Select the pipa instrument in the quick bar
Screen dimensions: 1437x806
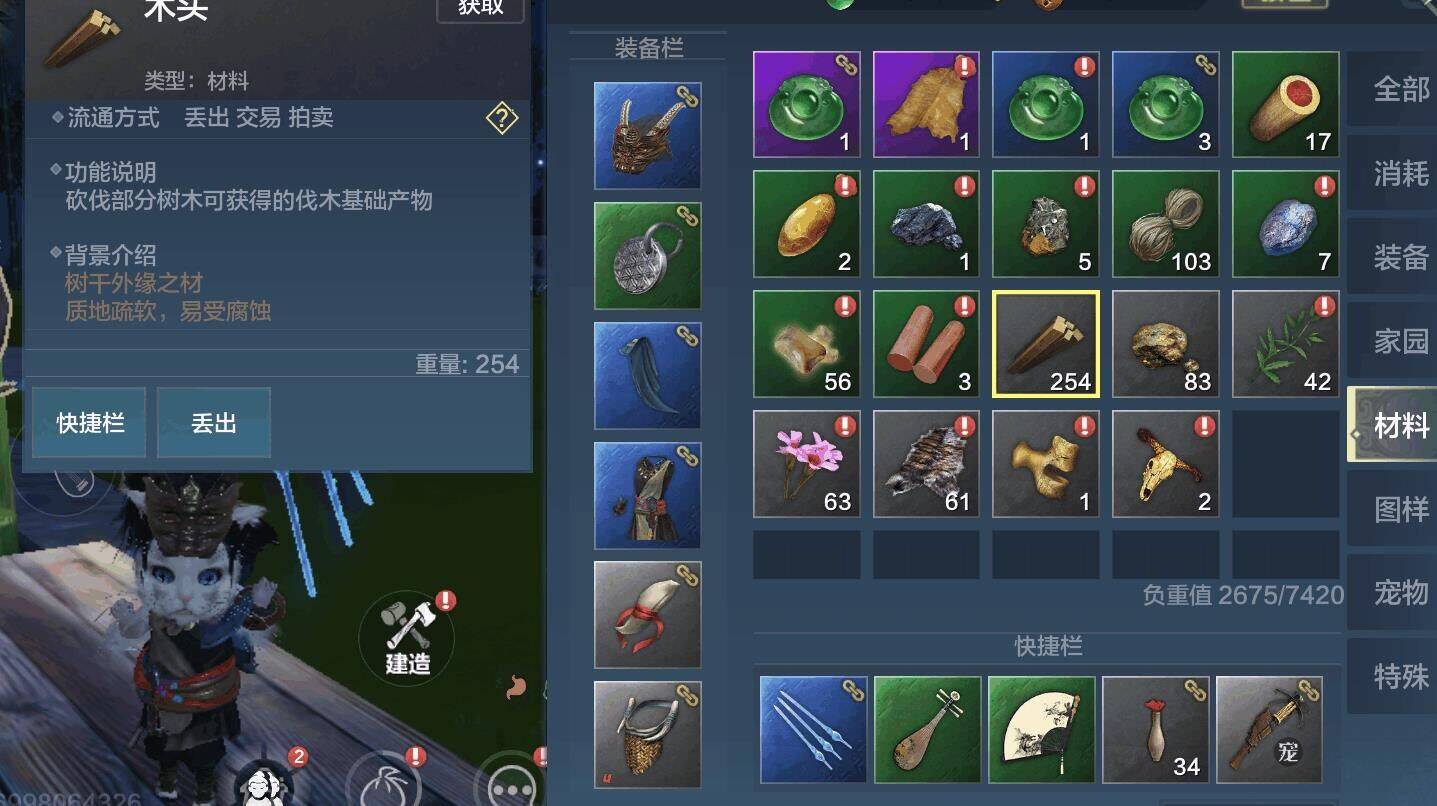[x=926, y=729]
